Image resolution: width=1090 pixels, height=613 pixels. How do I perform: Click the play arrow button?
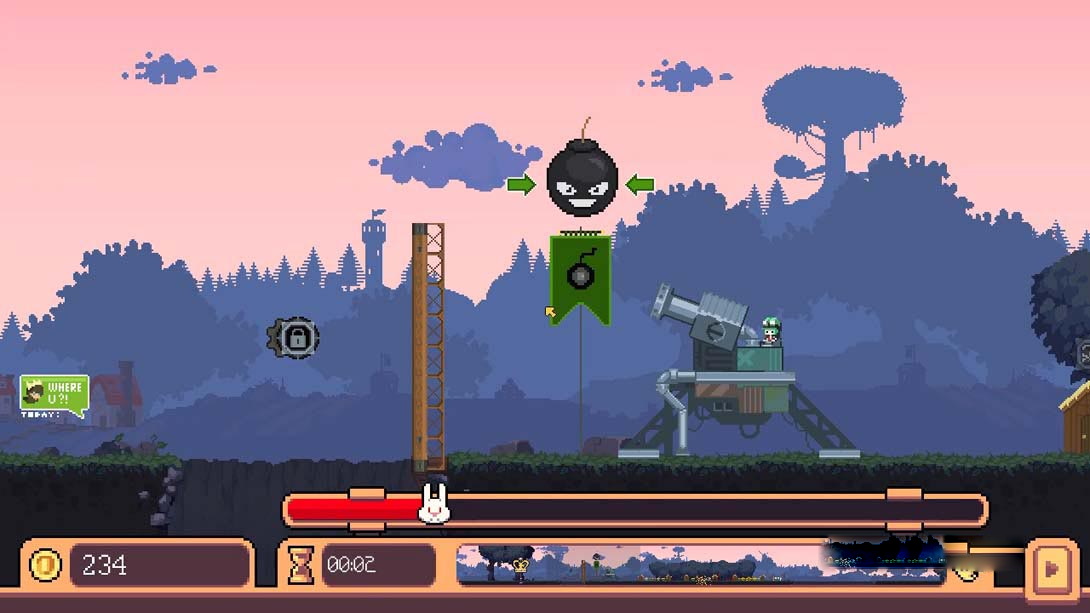[x=1051, y=567]
